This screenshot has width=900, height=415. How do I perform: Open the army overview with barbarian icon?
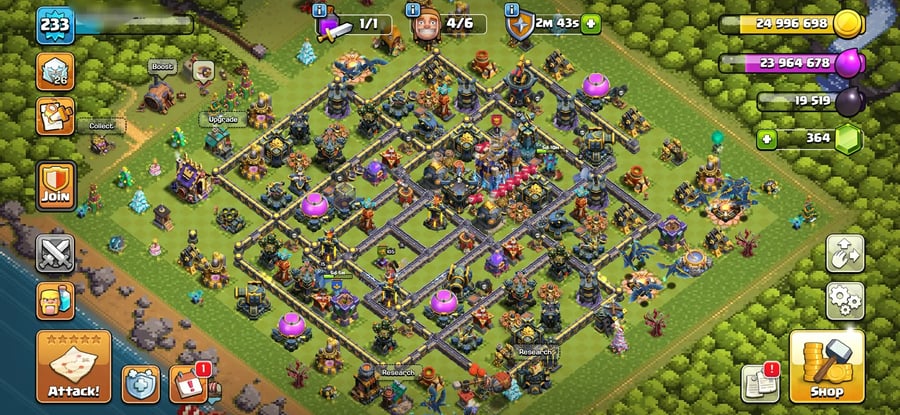[56, 300]
